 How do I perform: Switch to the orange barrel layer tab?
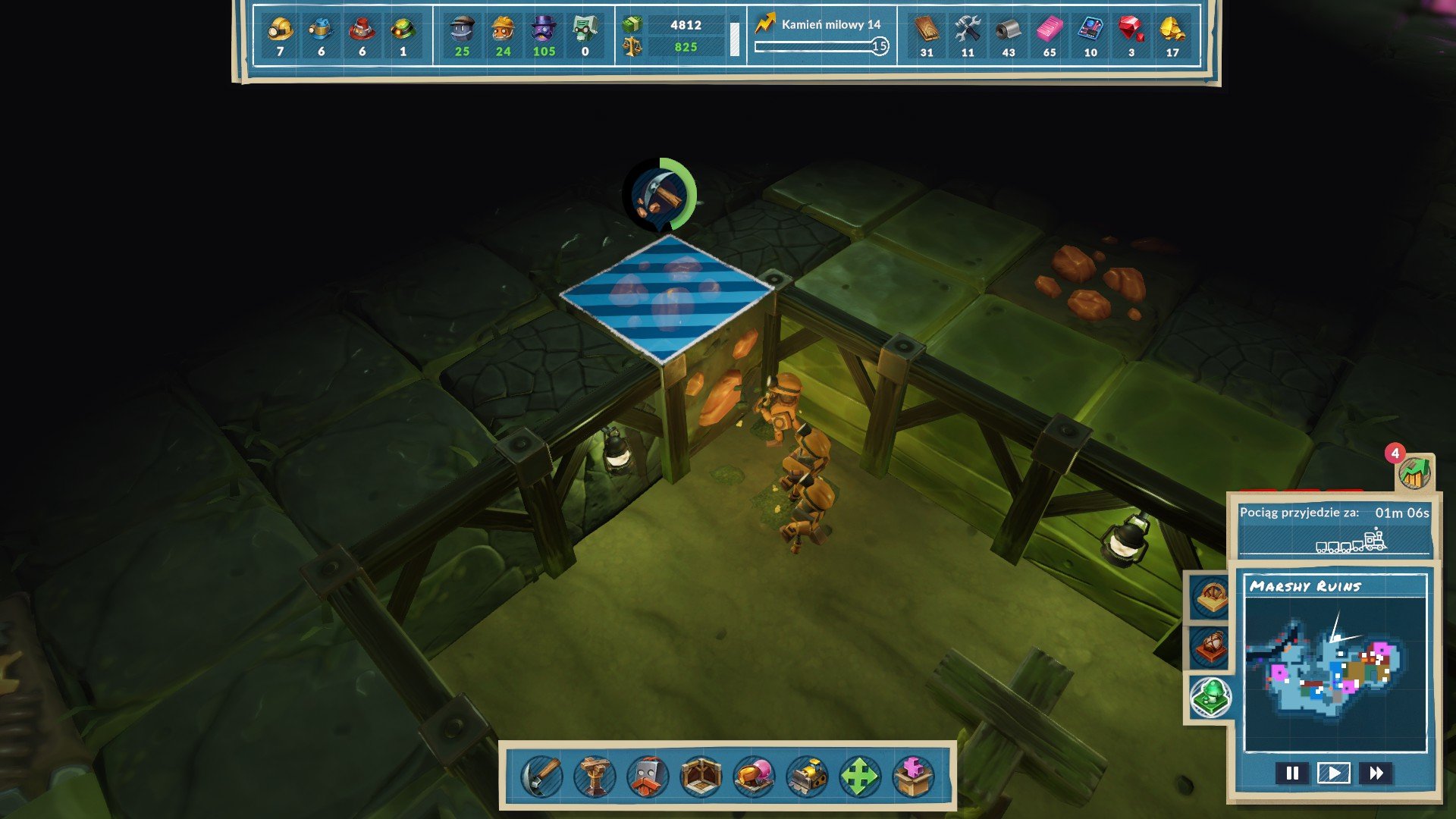pos(1210,647)
